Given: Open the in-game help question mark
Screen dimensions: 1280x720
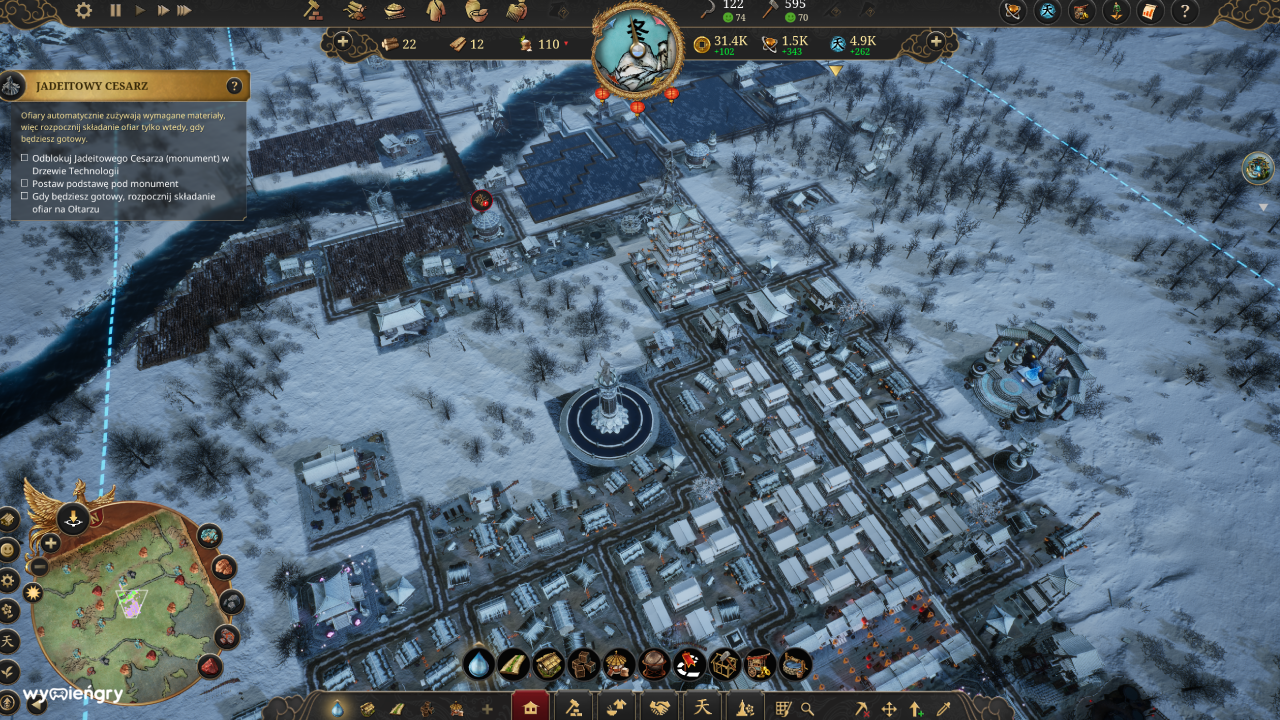Looking at the screenshot, I should tap(1185, 12).
